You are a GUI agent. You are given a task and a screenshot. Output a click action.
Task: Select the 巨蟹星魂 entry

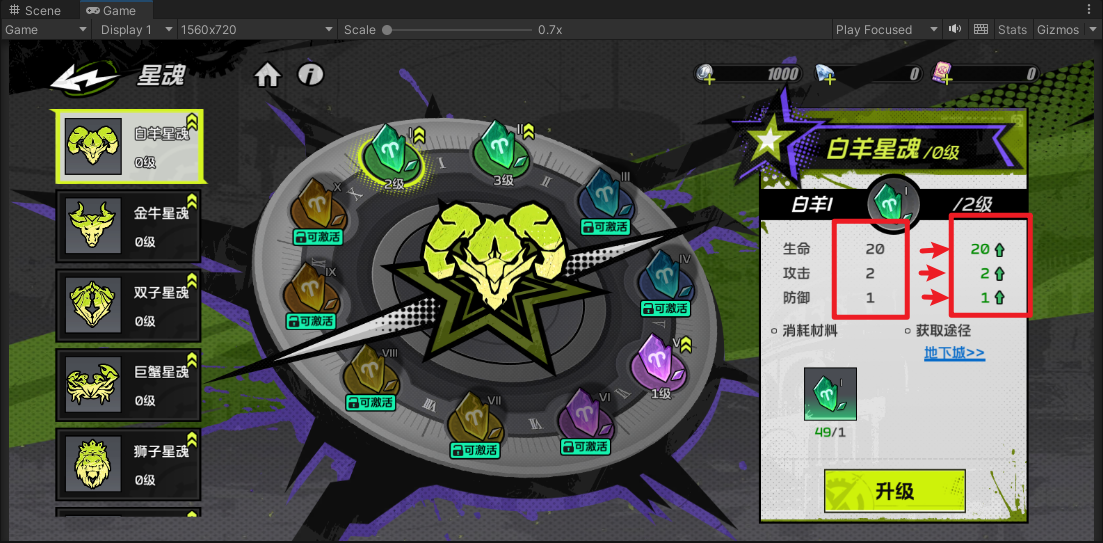tap(128, 384)
